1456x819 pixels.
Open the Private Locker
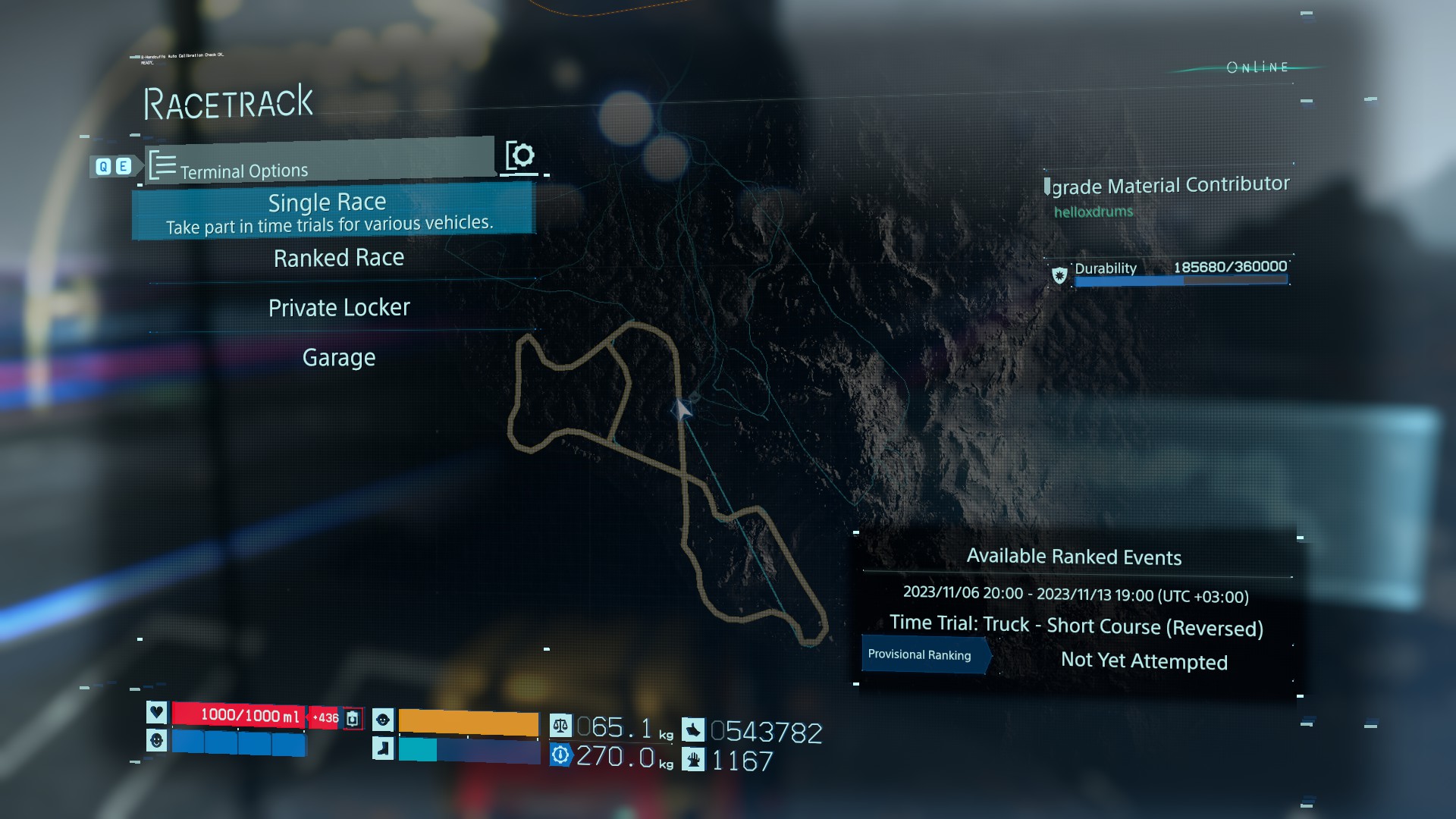point(339,308)
